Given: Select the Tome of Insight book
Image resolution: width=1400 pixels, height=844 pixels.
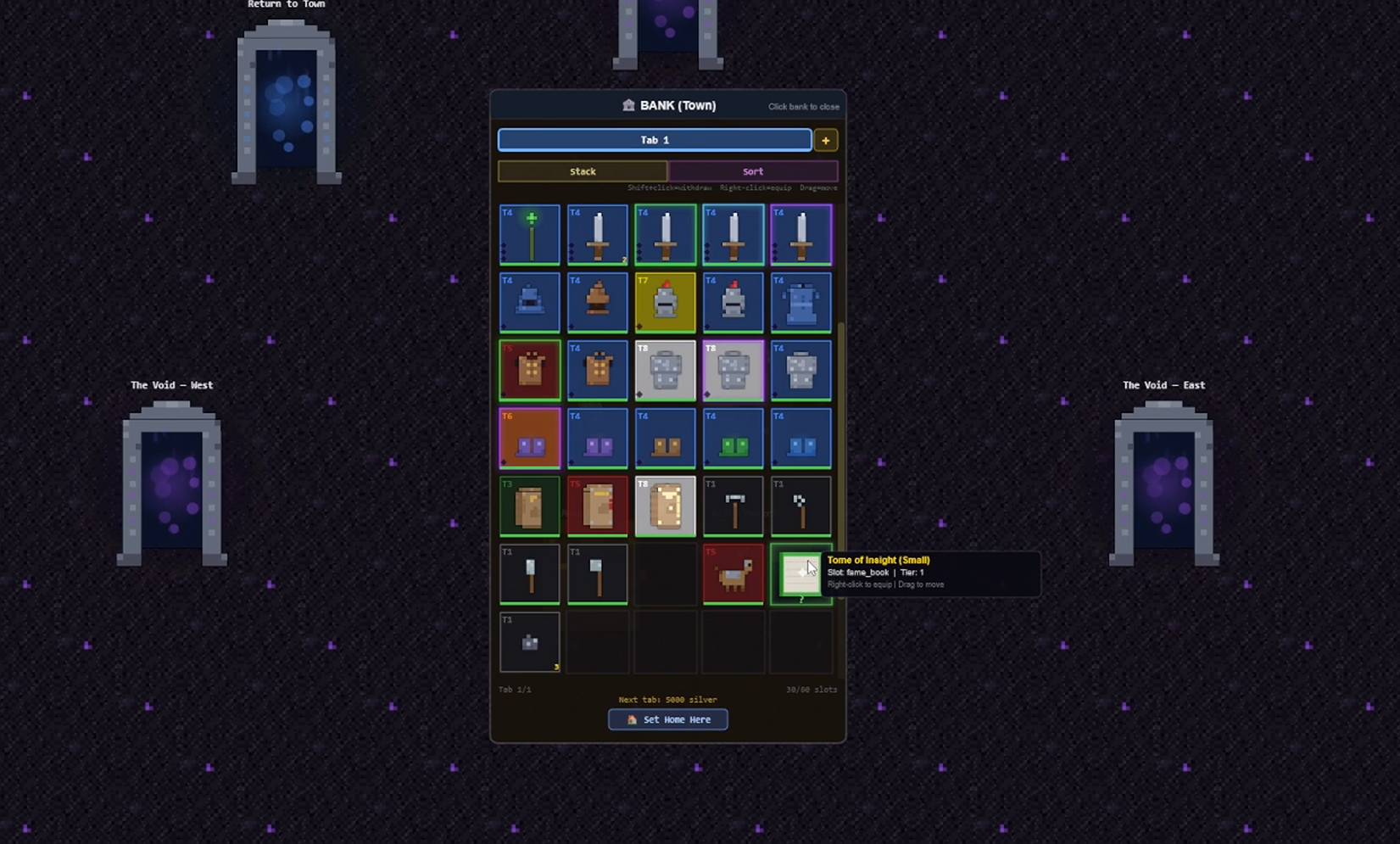Looking at the screenshot, I should pos(801,573).
